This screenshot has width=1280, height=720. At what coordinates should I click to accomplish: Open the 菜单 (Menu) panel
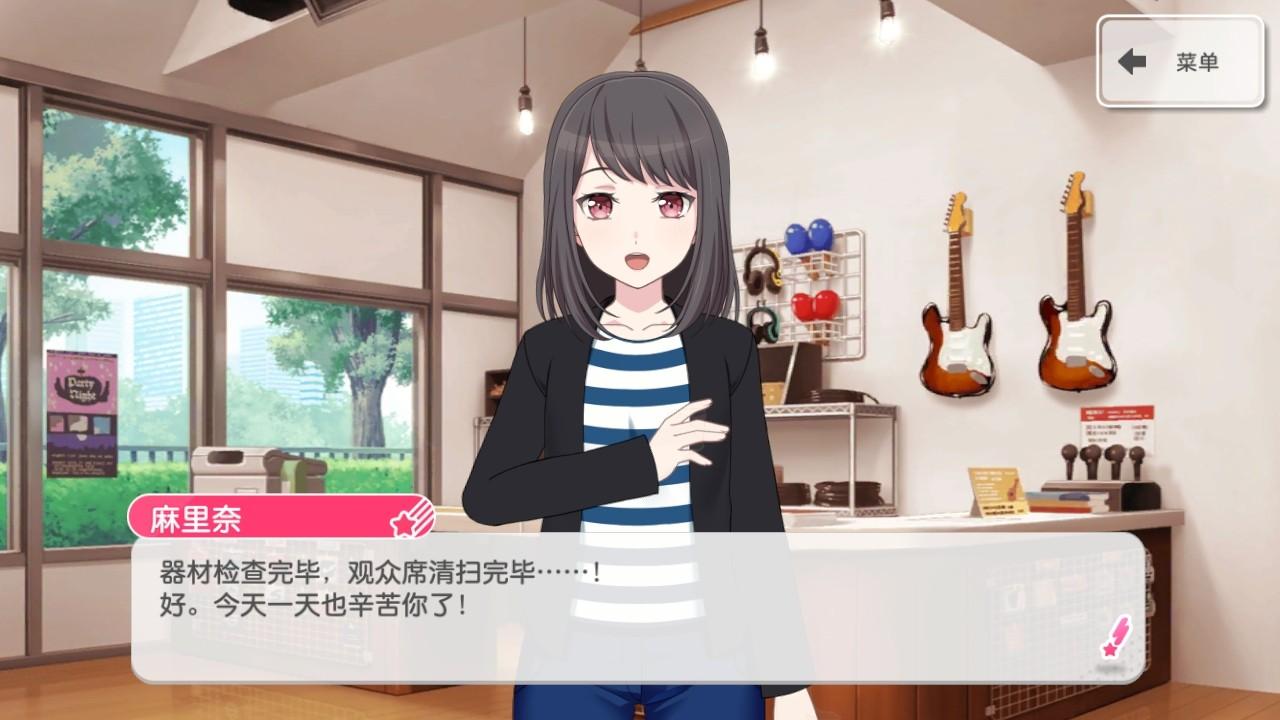1180,62
